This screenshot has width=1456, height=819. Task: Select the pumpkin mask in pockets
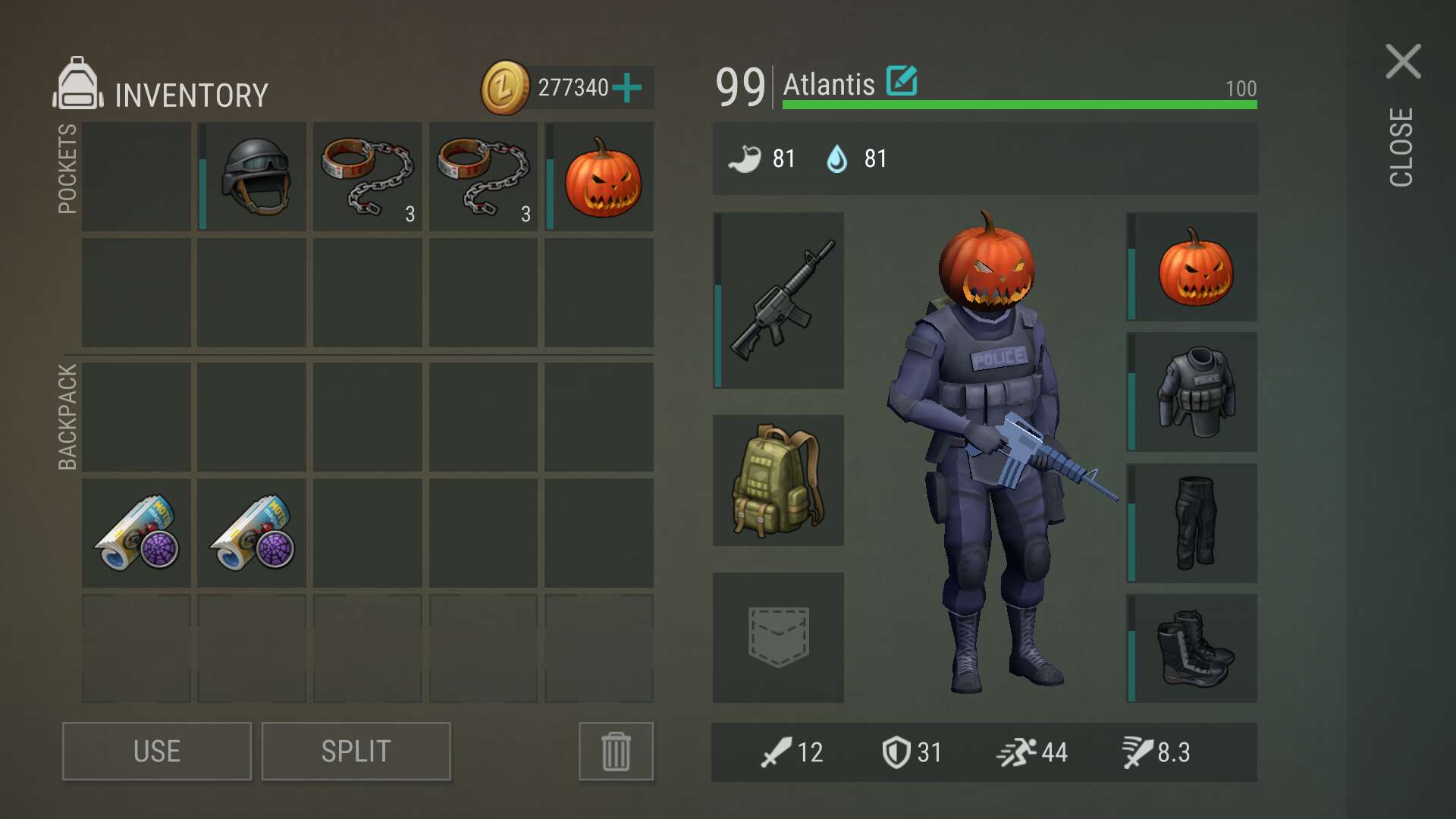point(602,177)
